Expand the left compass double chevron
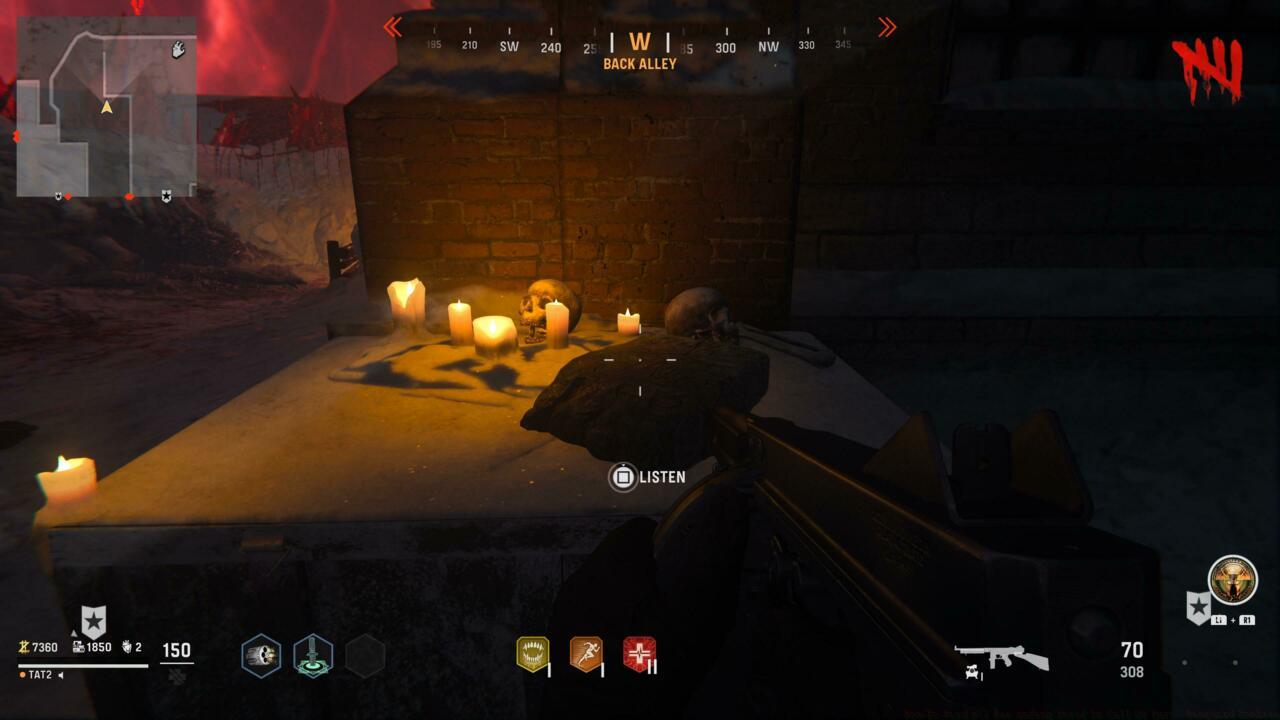 tap(393, 28)
